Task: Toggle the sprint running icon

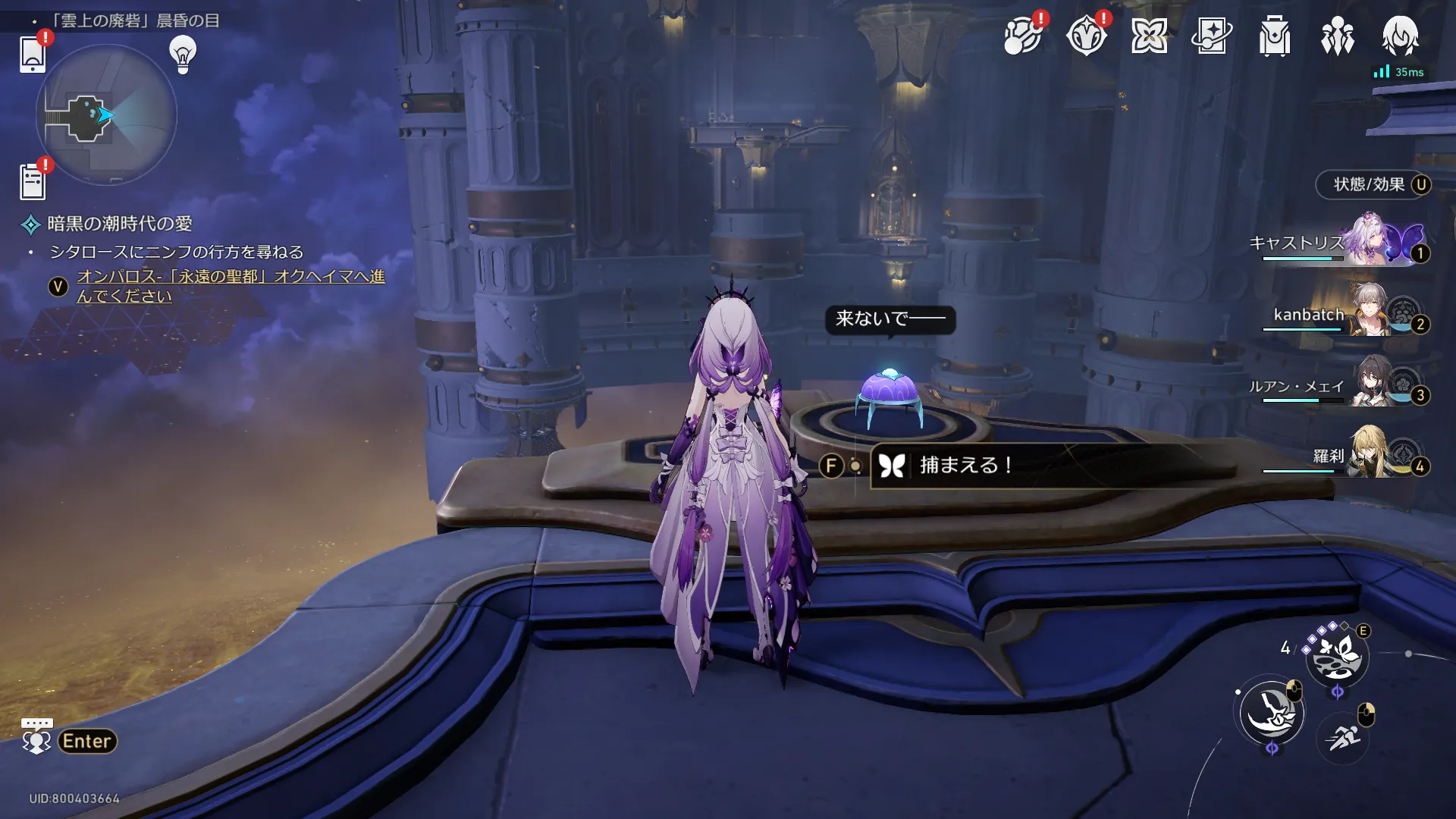Action: click(x=1343, y=736)
